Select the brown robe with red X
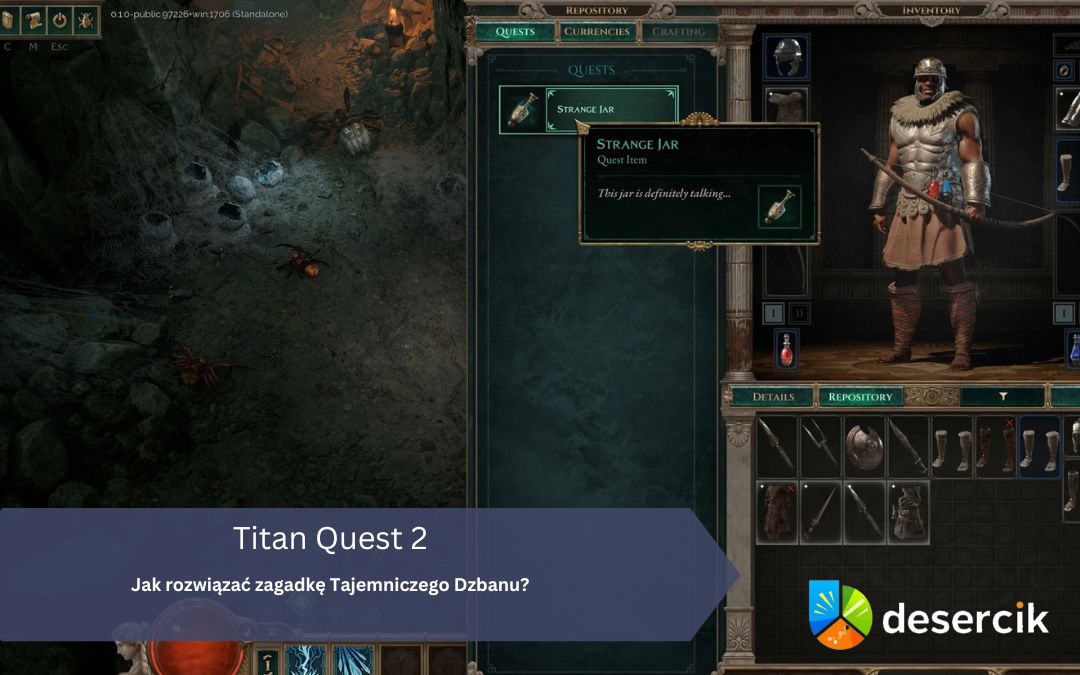1080x675 pixels. point(776,513)
